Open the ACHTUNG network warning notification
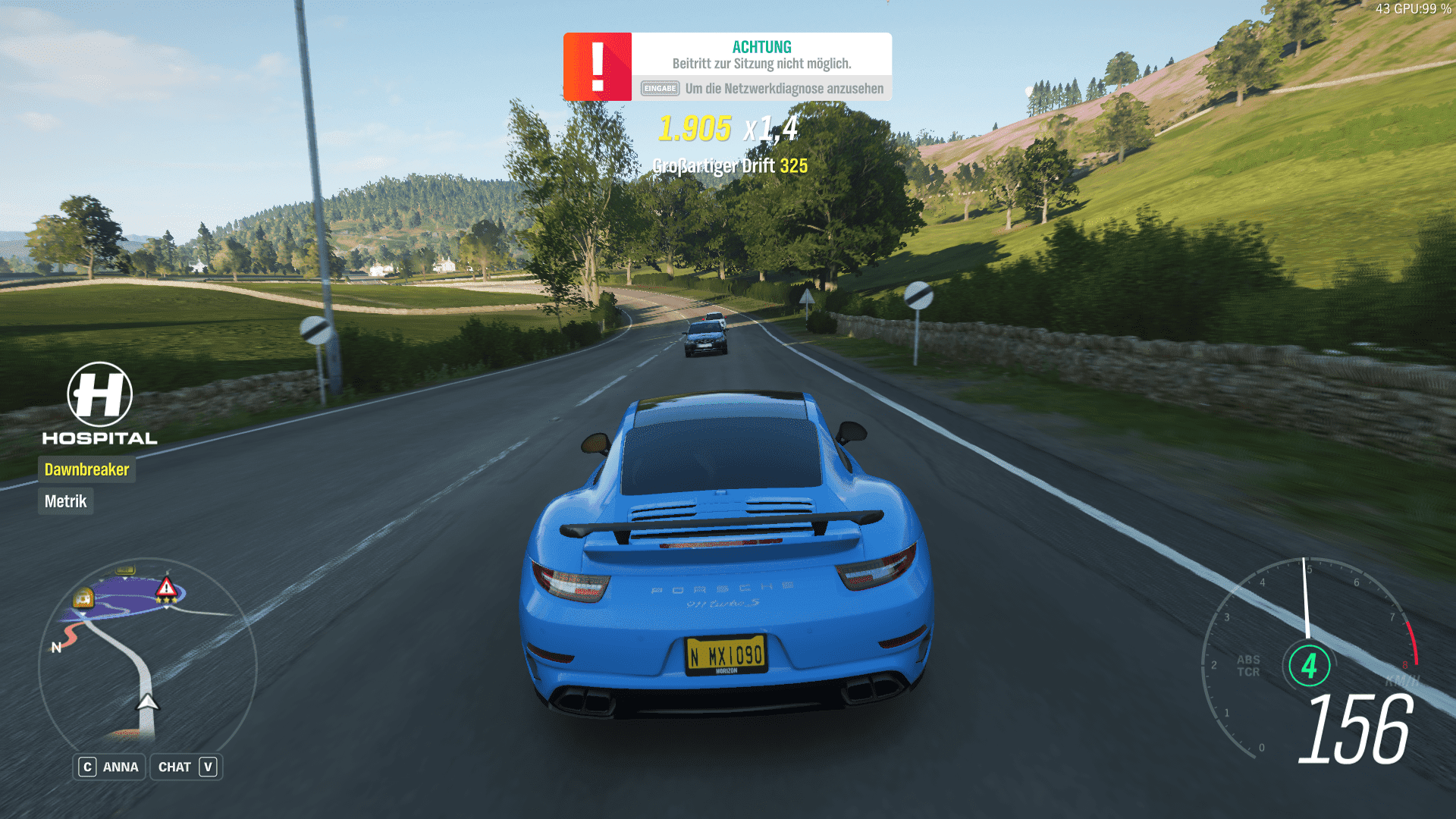This screenshot has height=819, width=1456. (761, 67)
